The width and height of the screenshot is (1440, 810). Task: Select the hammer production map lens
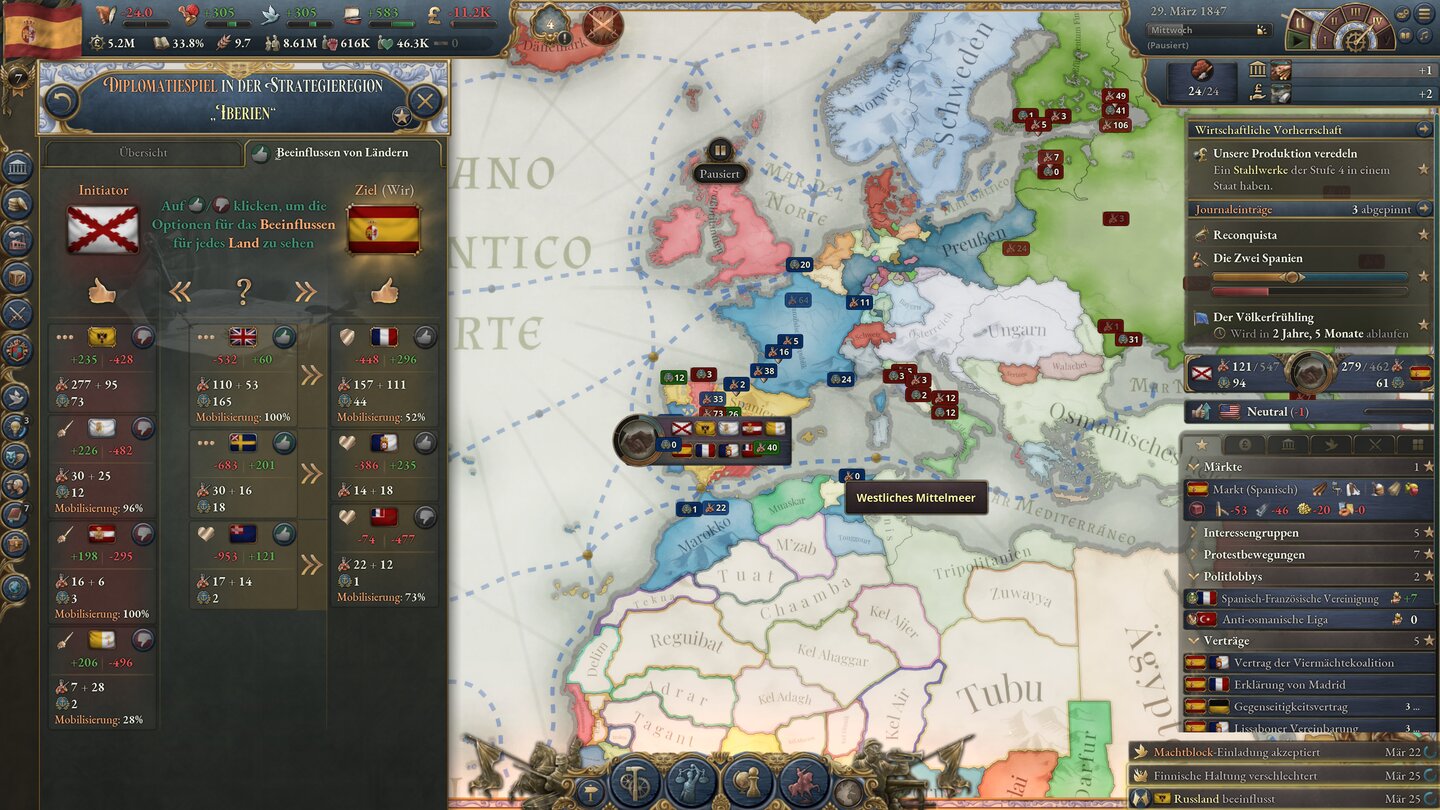(635, 779)
